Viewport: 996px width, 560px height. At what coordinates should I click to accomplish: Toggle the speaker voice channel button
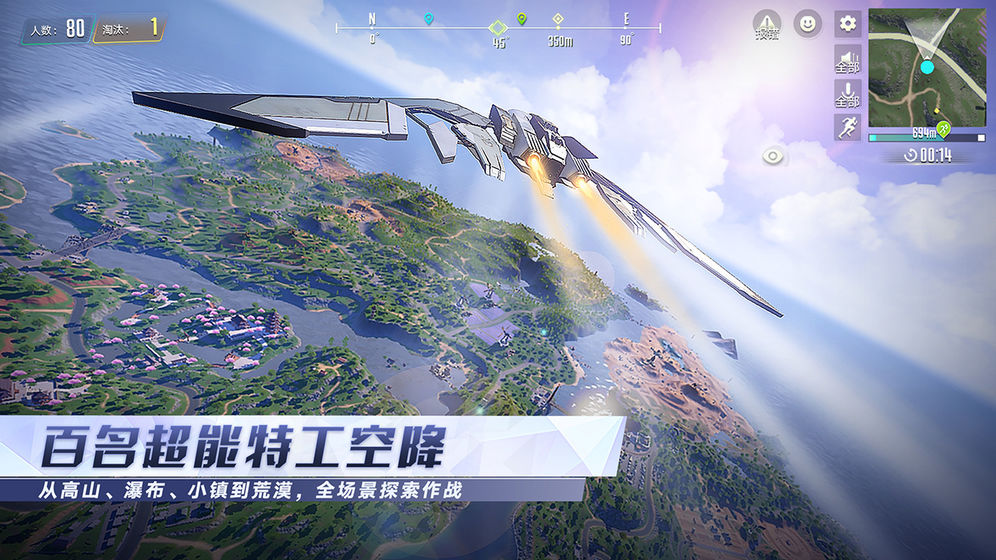(847, 59)
